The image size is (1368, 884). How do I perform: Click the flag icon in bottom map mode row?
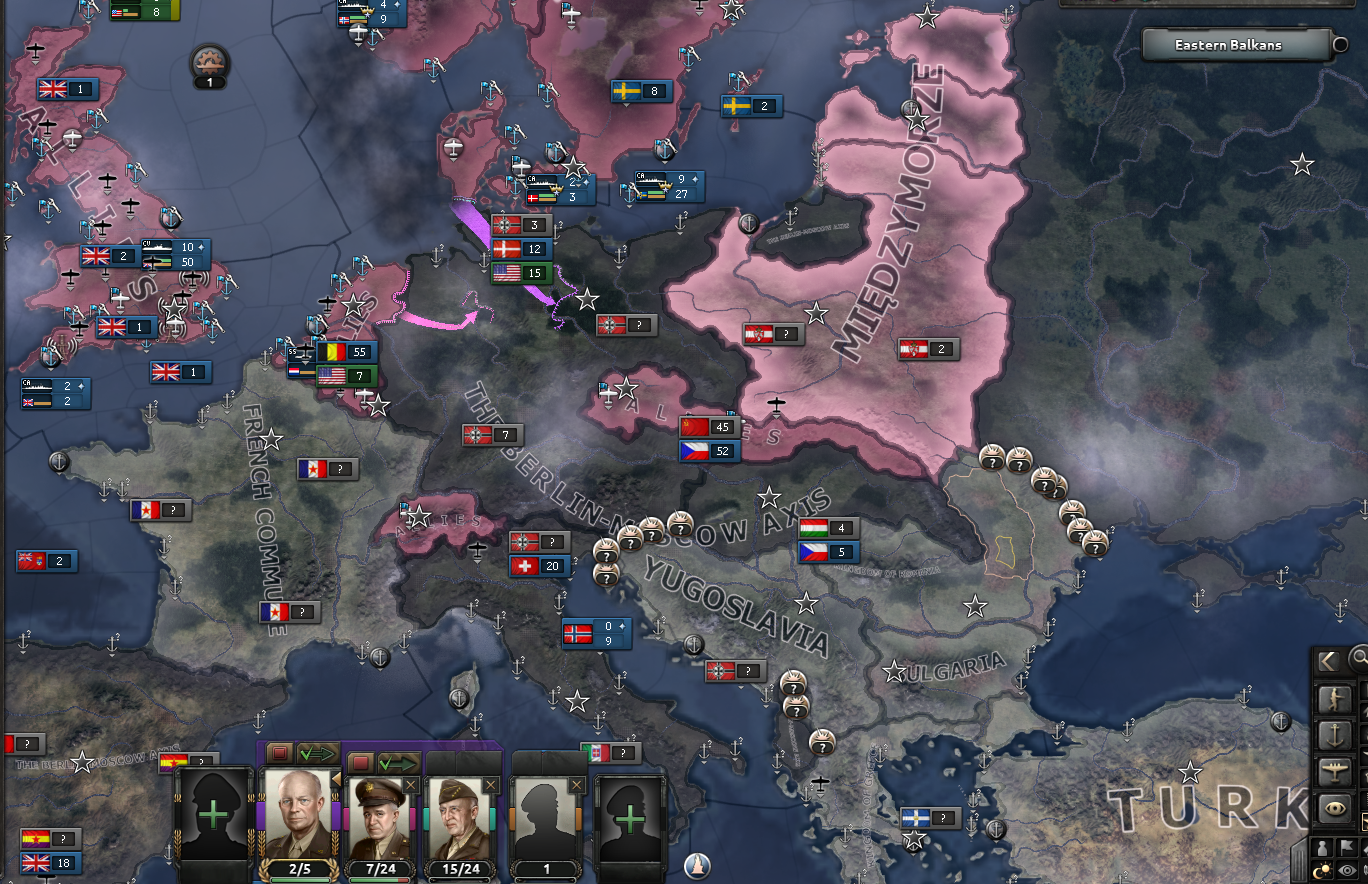[1346, 849]
